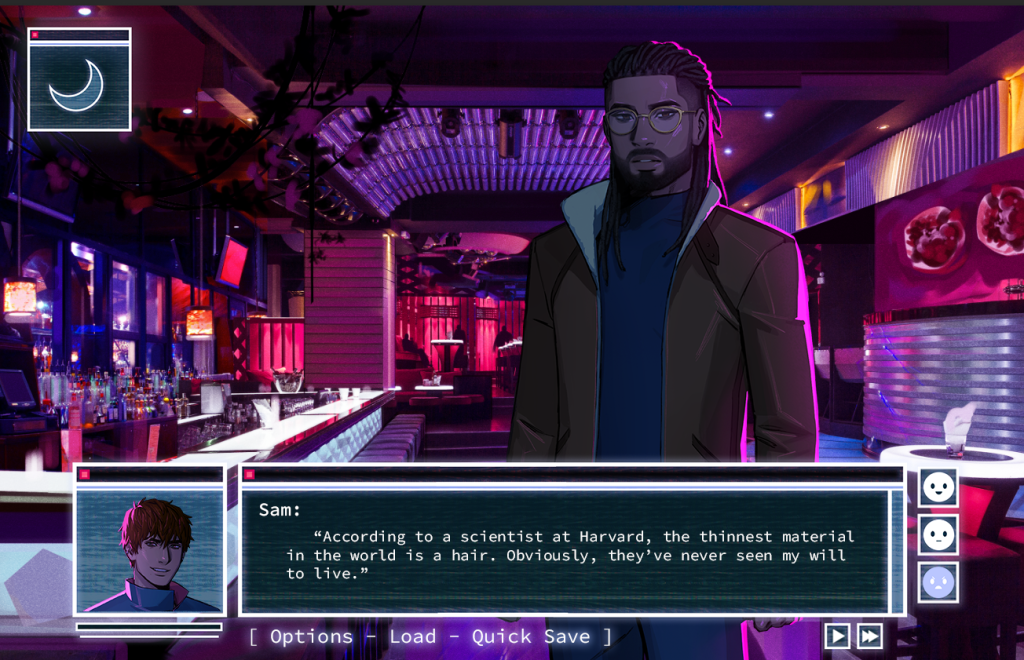This screenshot has width=1024, height=660.
Task: Open the Options menu
Action: pyautogui.click(x=311, y=637)
